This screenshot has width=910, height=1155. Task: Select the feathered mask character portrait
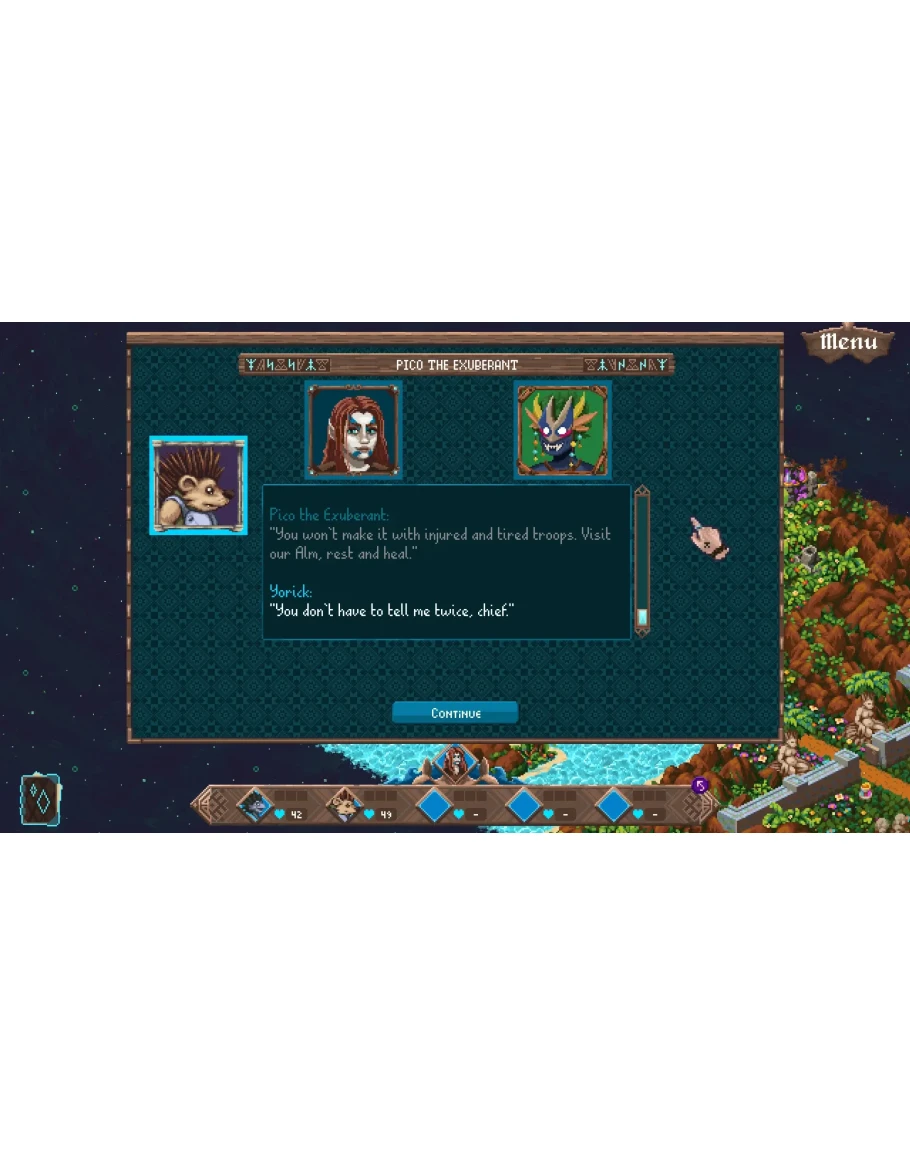563,430
